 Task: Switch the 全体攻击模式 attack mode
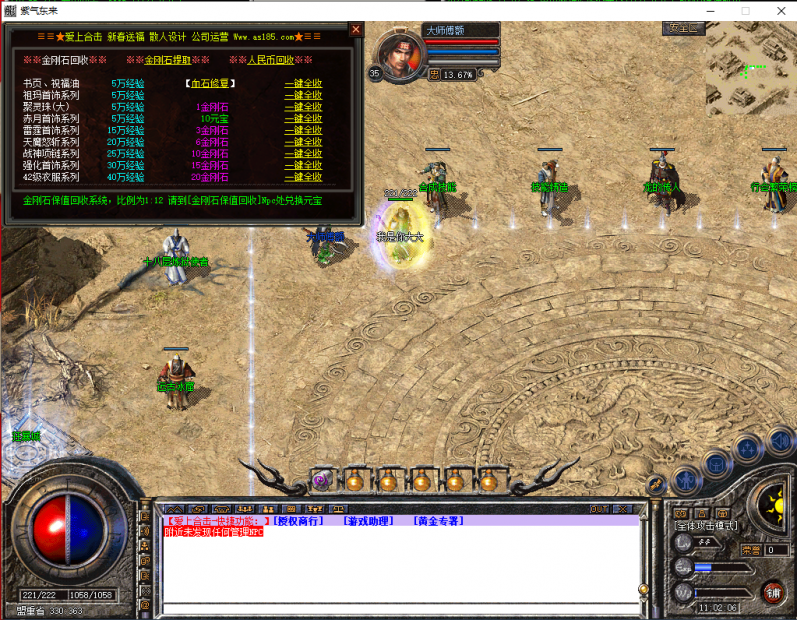(x=705, y=525)
